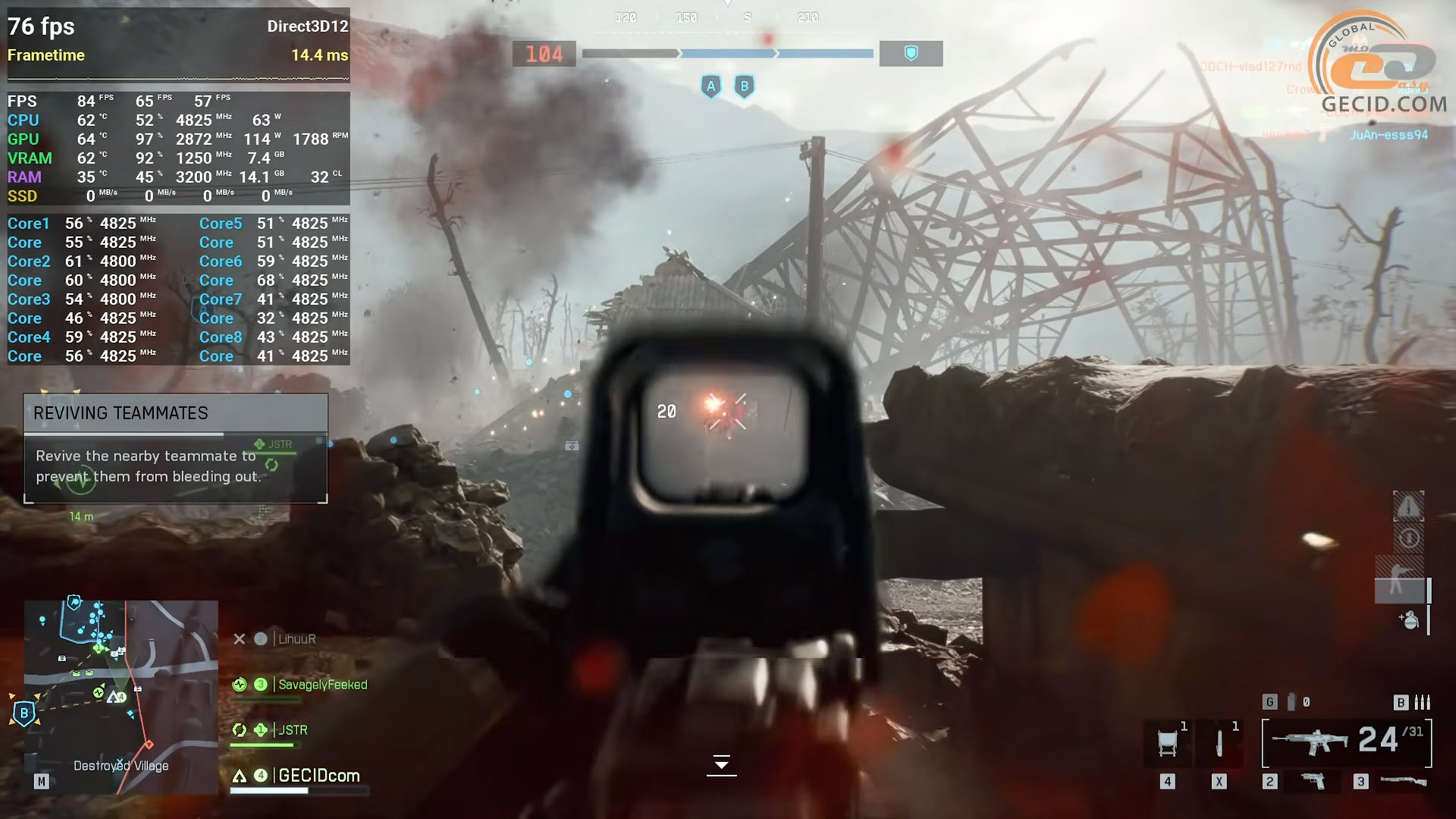Click the Reviving Teammates tip panel
The width and height of the screenshot is (1456, 819).
(x=176, y=448)
